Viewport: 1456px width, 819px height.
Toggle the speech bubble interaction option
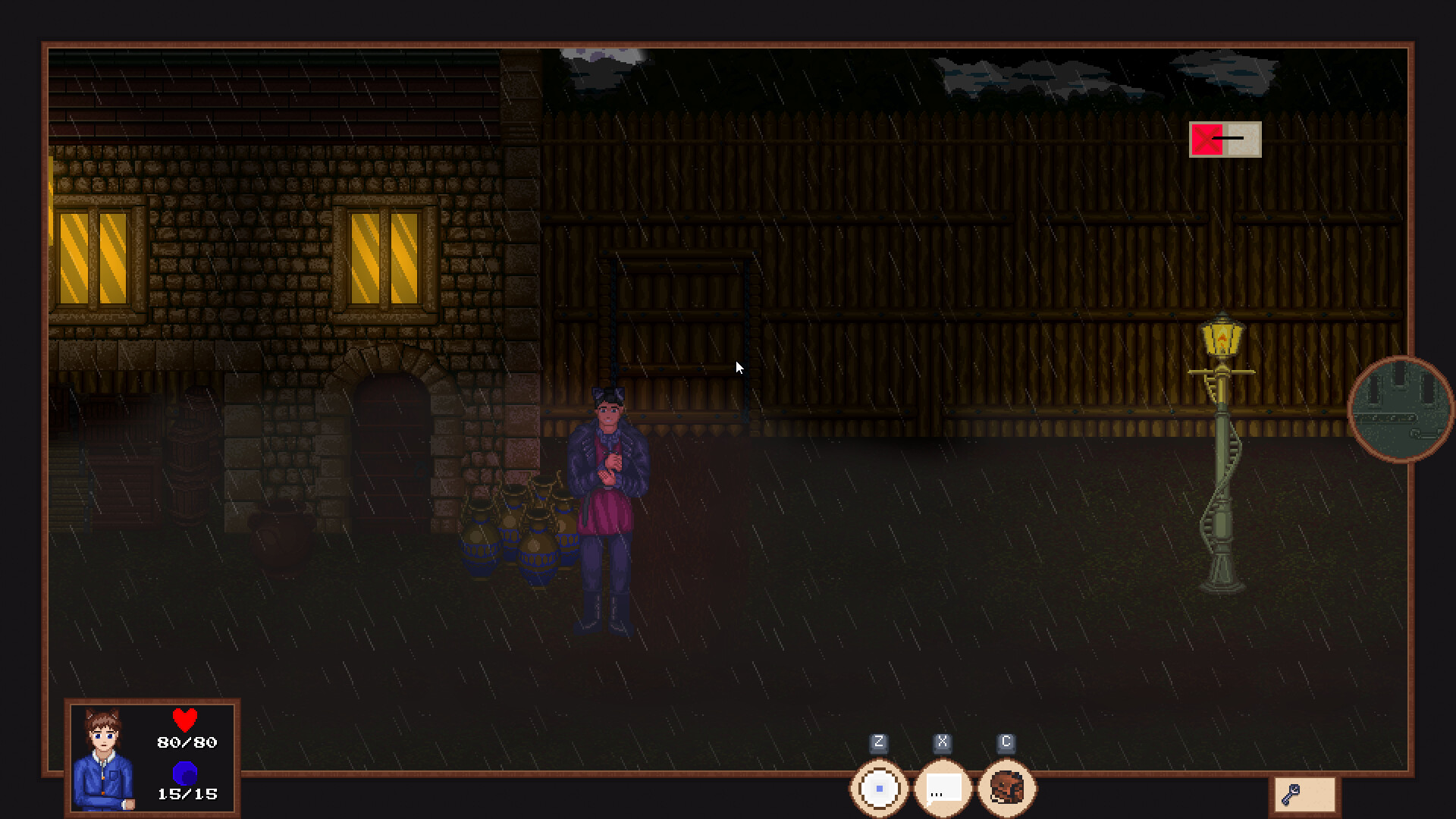[x=942, y=789]
